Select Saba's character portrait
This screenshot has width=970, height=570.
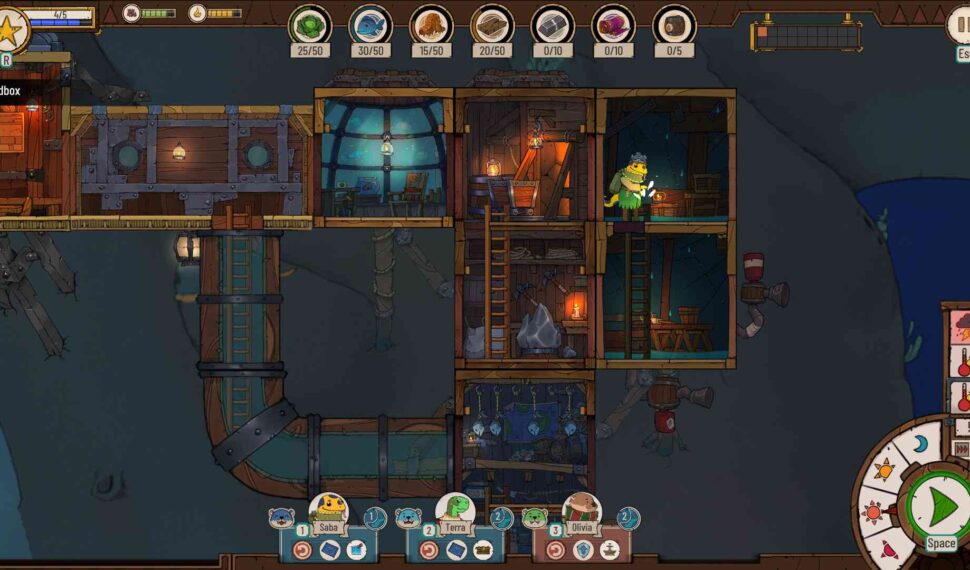click(x=327, y=510)
